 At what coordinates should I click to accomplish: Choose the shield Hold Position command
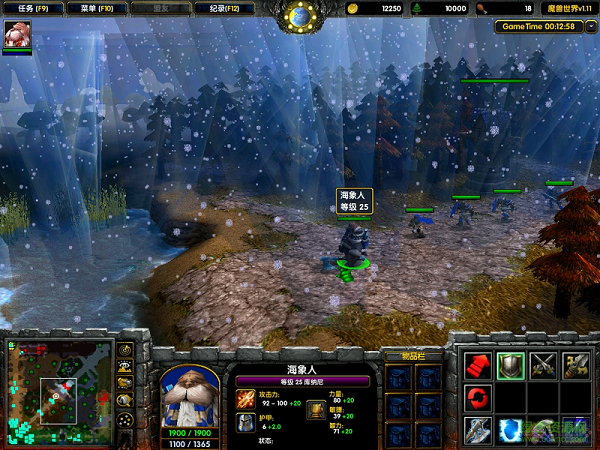tap(511, 365)
